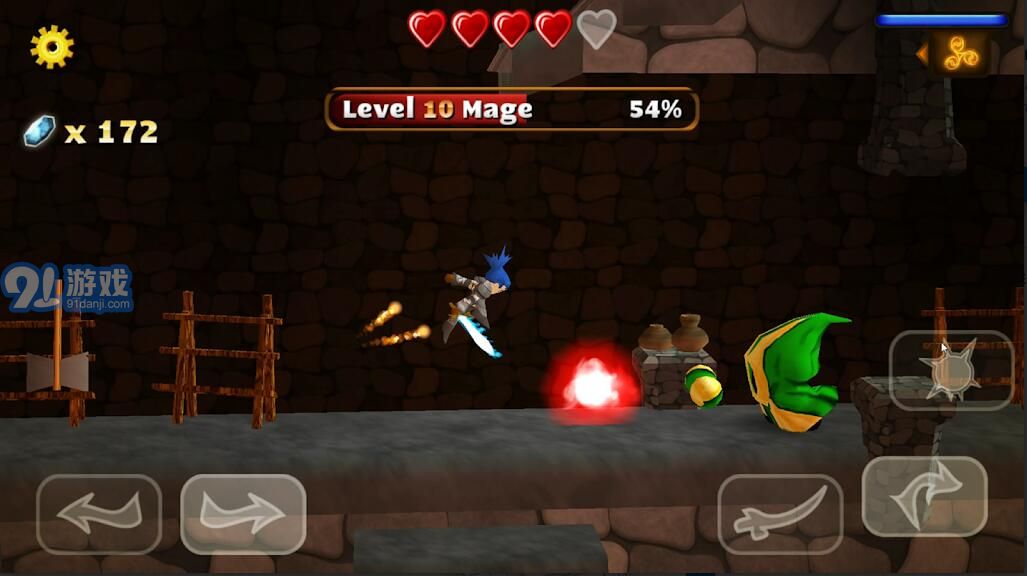Attack with the sword button

[780, 514]
